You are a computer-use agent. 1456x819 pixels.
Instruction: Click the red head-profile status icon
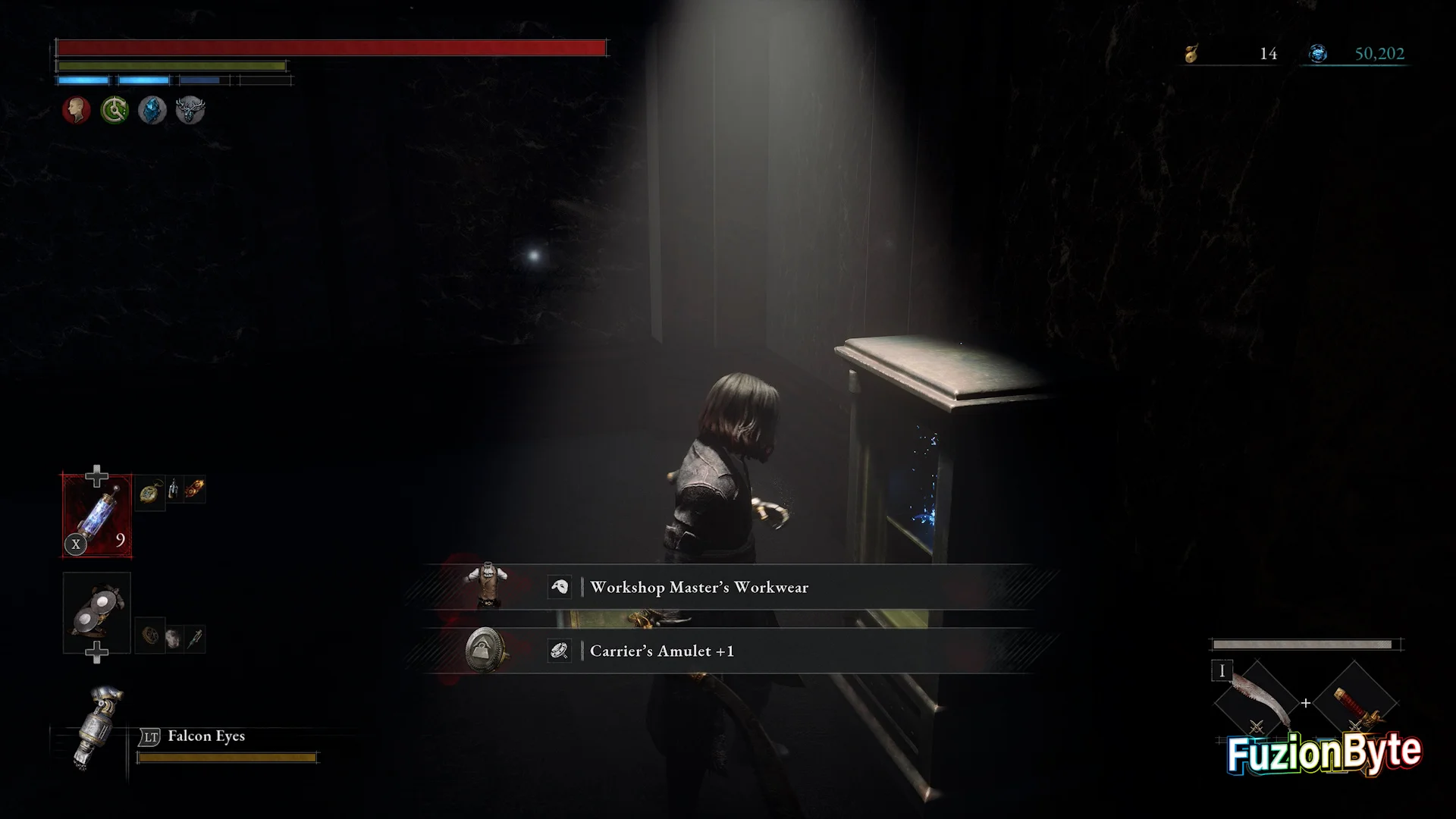pos(76,111)
